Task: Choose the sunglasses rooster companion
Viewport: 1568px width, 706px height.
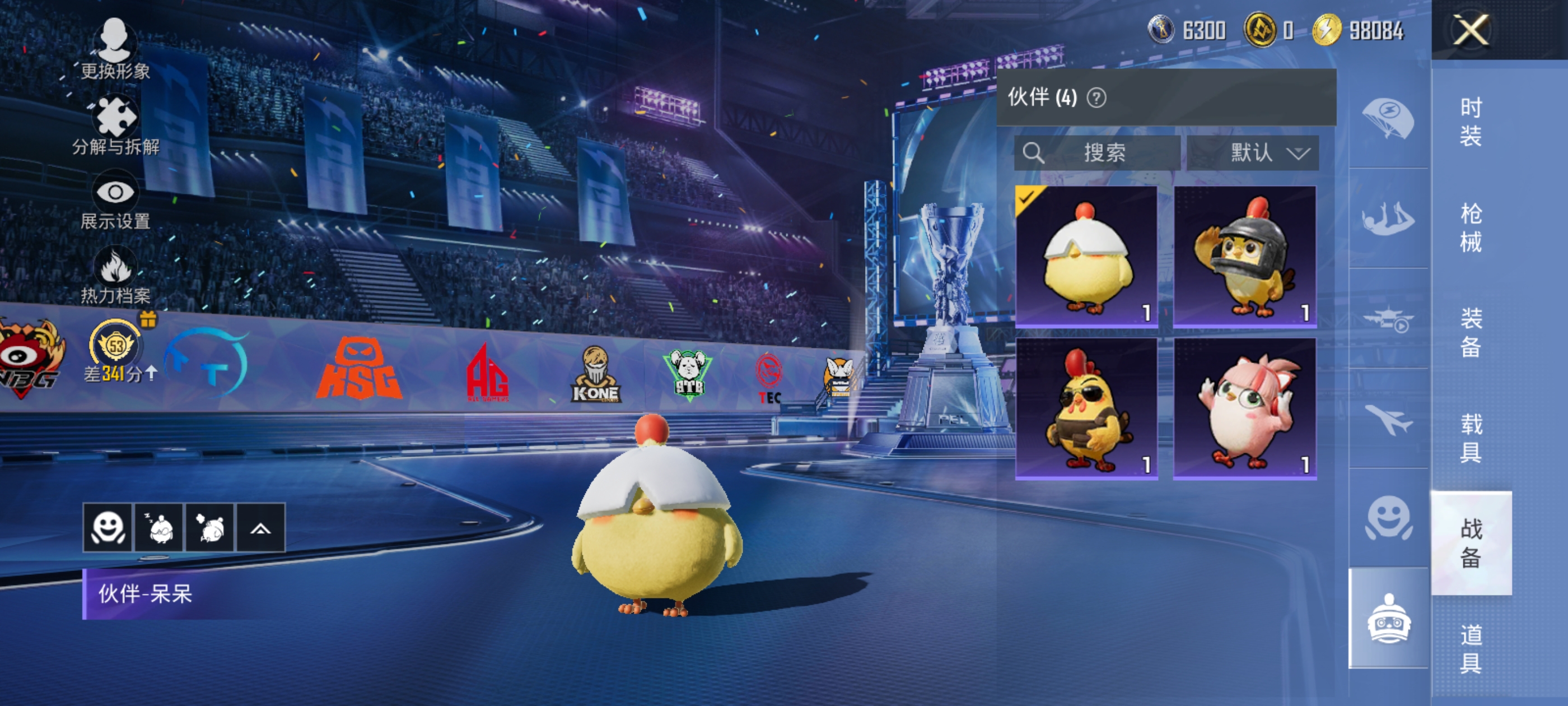Action: pyautogui.click(x=1086, y=408)
